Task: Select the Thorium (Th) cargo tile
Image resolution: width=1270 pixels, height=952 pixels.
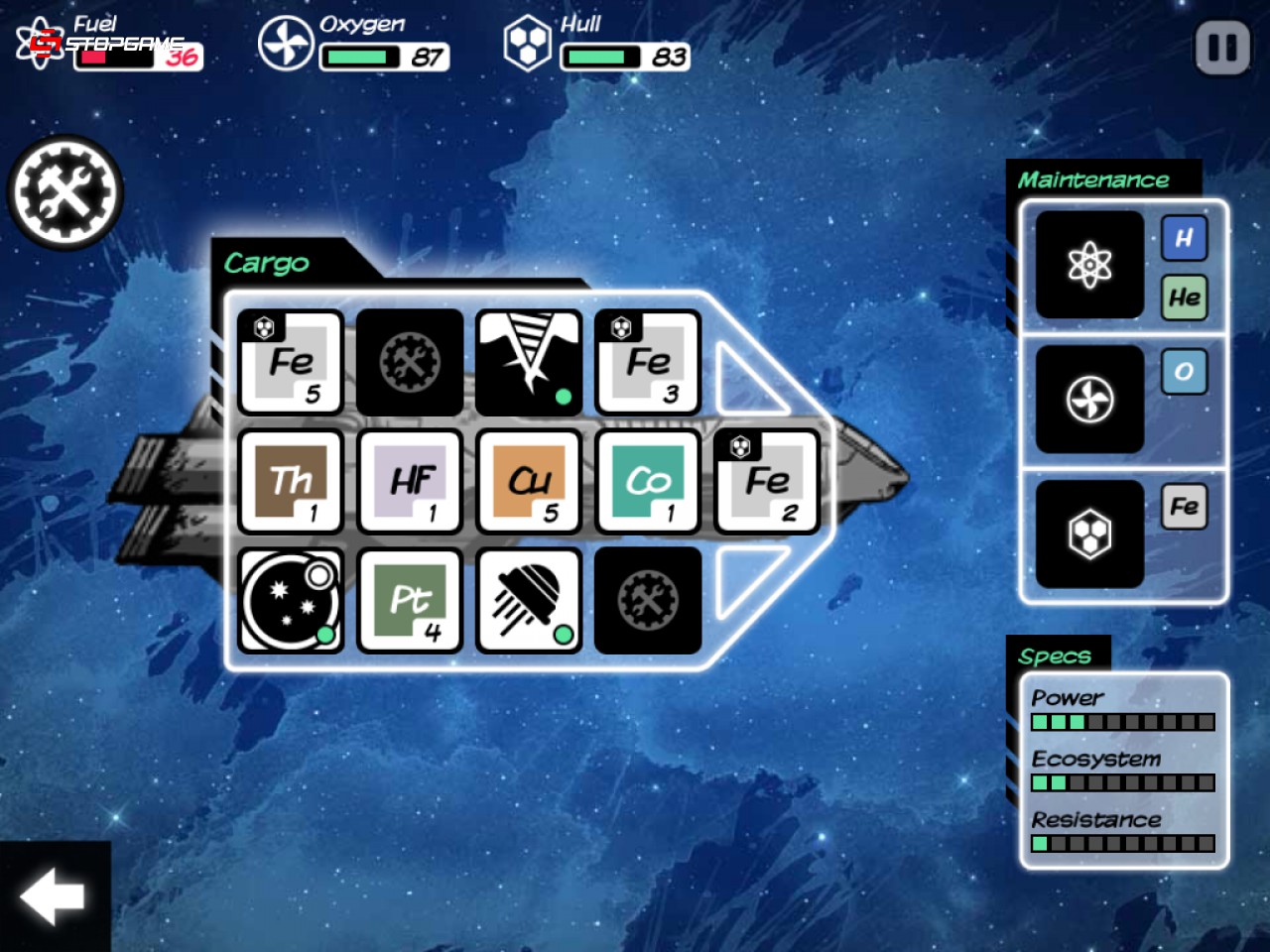Action: (x=291, y=483)
